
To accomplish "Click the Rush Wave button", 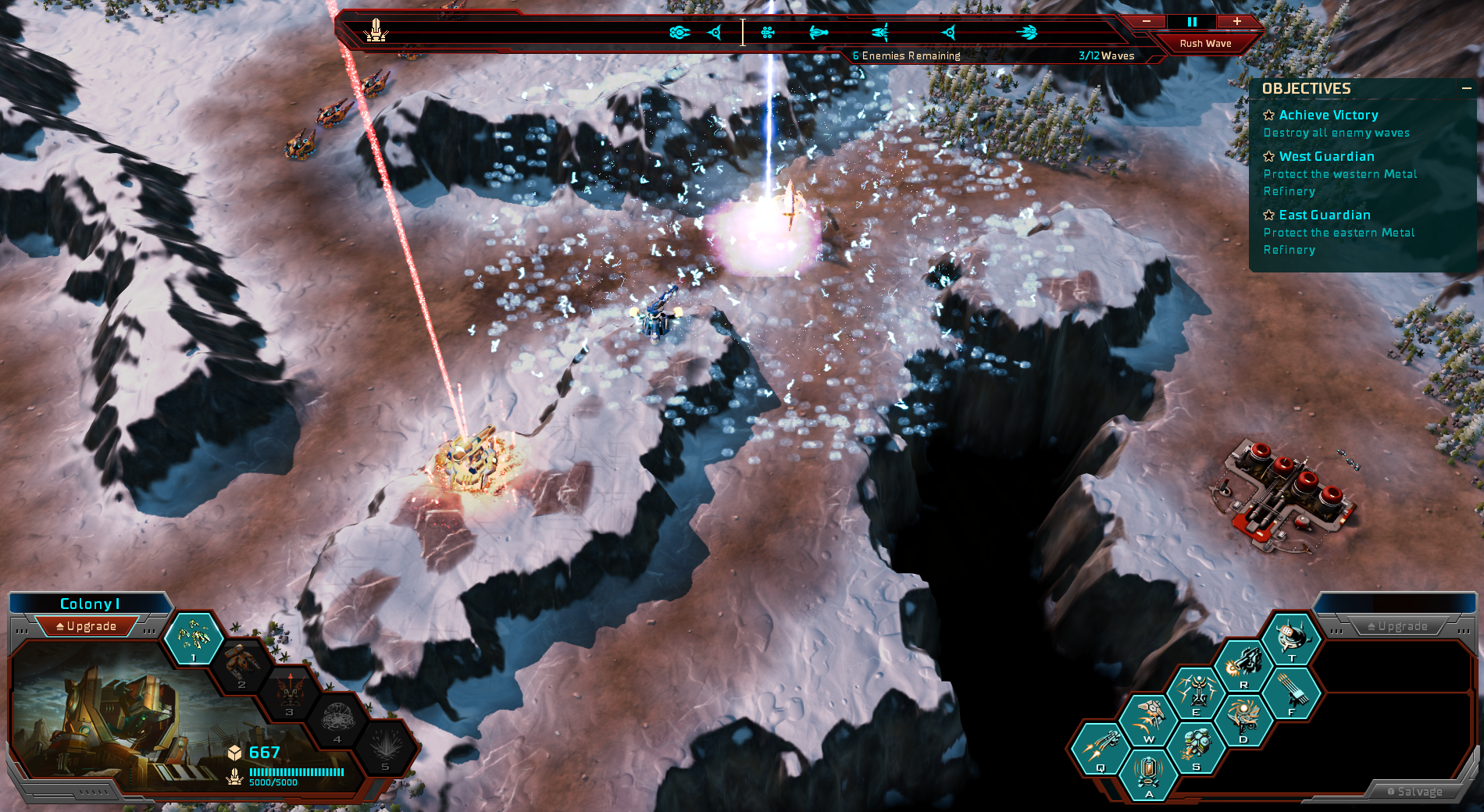I will 1205,44.
